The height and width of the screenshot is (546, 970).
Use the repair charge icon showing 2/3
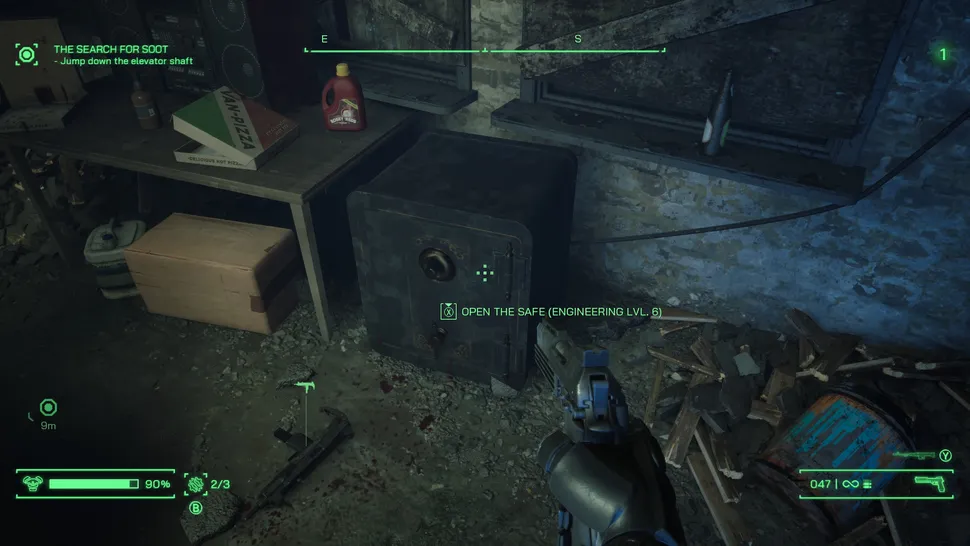pos(195,484)
